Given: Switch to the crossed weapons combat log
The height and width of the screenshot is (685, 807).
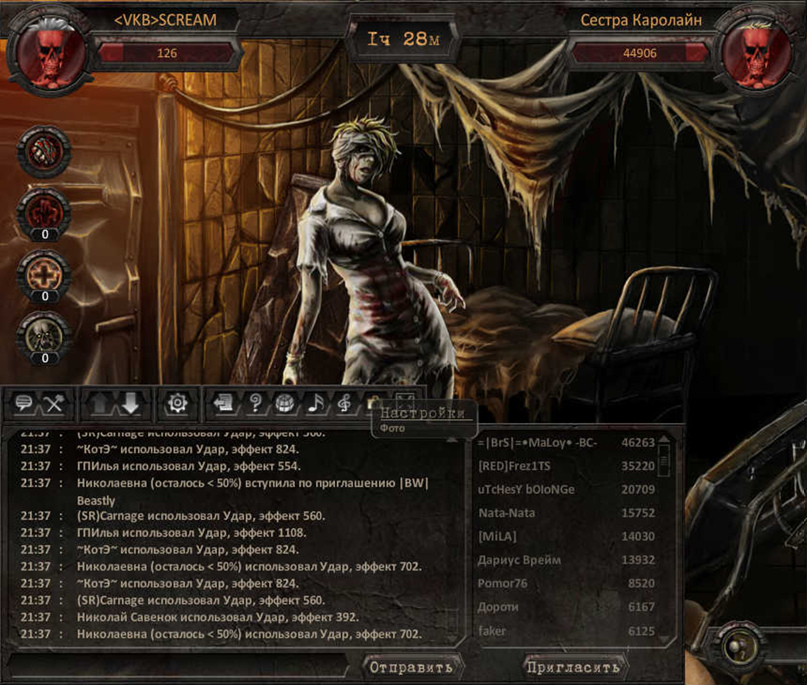Looking at the screenshot, I should tap(53, 403).
